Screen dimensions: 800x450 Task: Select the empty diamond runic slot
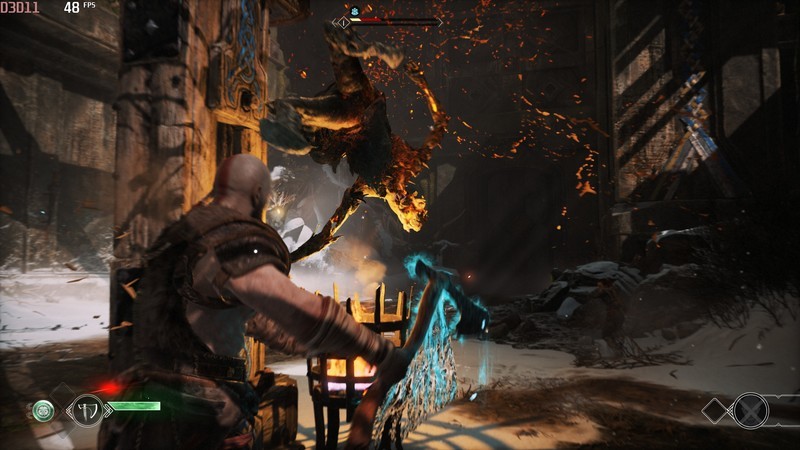(717, 410)
